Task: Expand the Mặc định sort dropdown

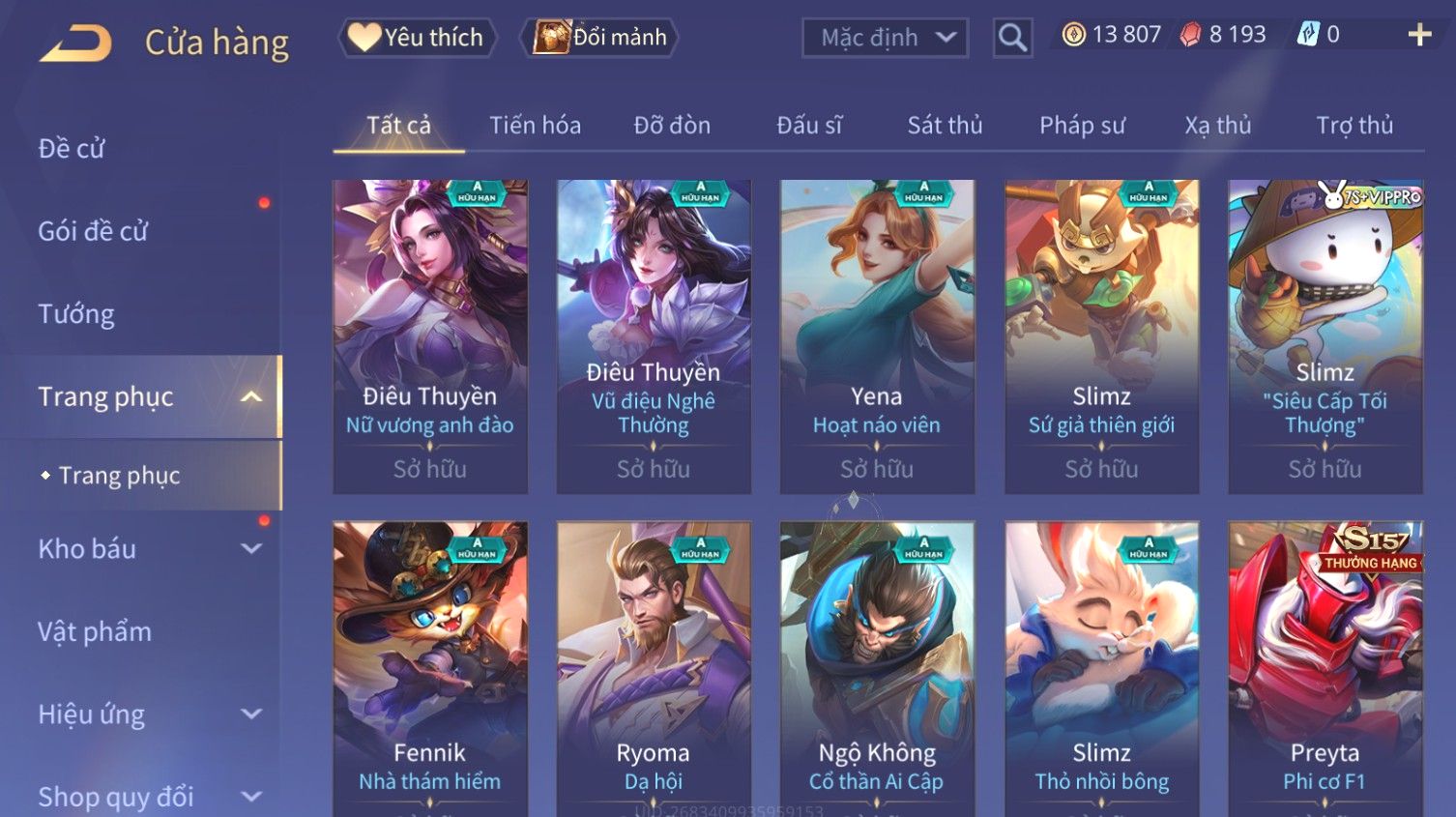Action: coord(885,38)
